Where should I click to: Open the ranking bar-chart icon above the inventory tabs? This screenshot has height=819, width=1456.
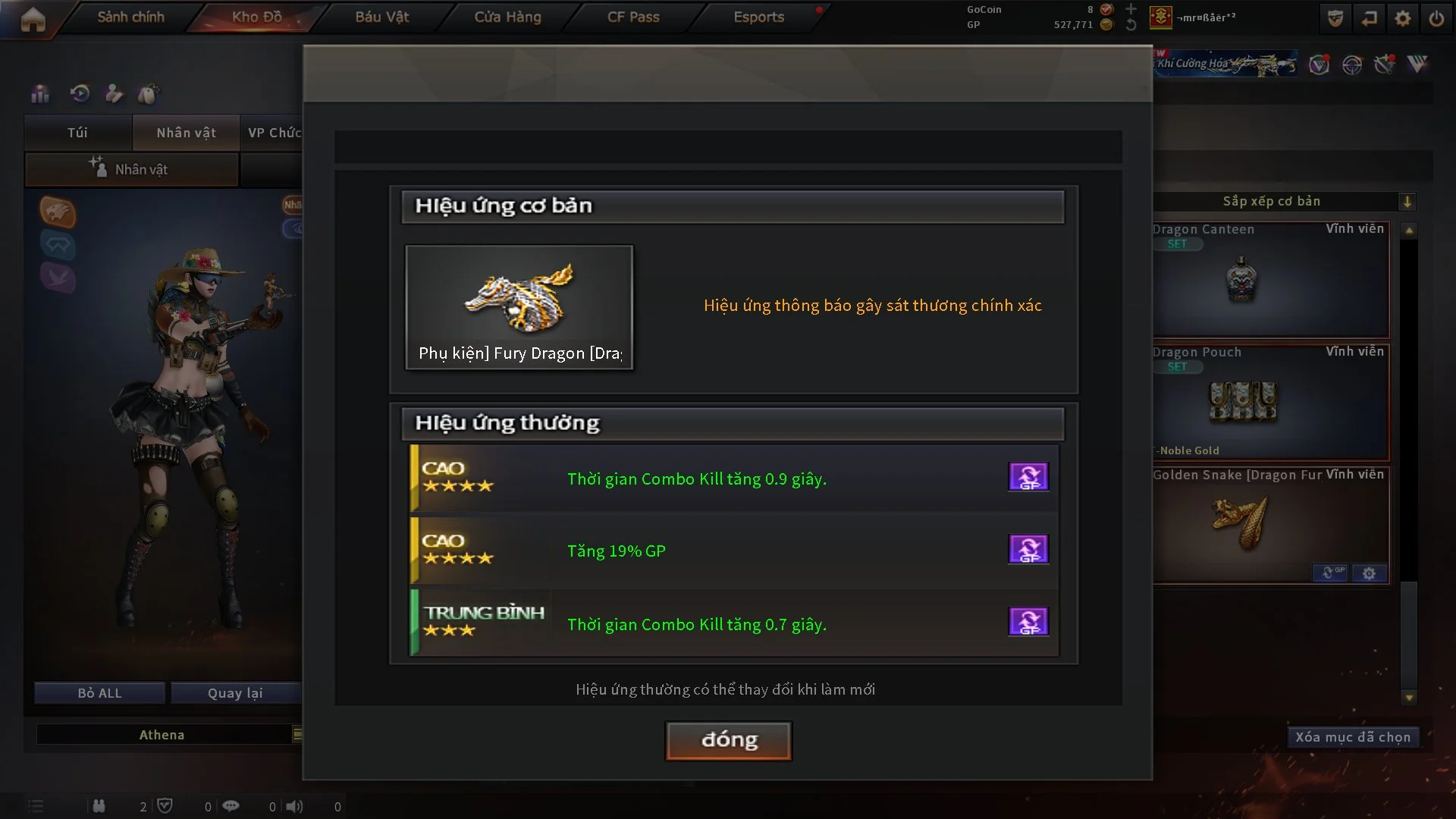point(39,93)
